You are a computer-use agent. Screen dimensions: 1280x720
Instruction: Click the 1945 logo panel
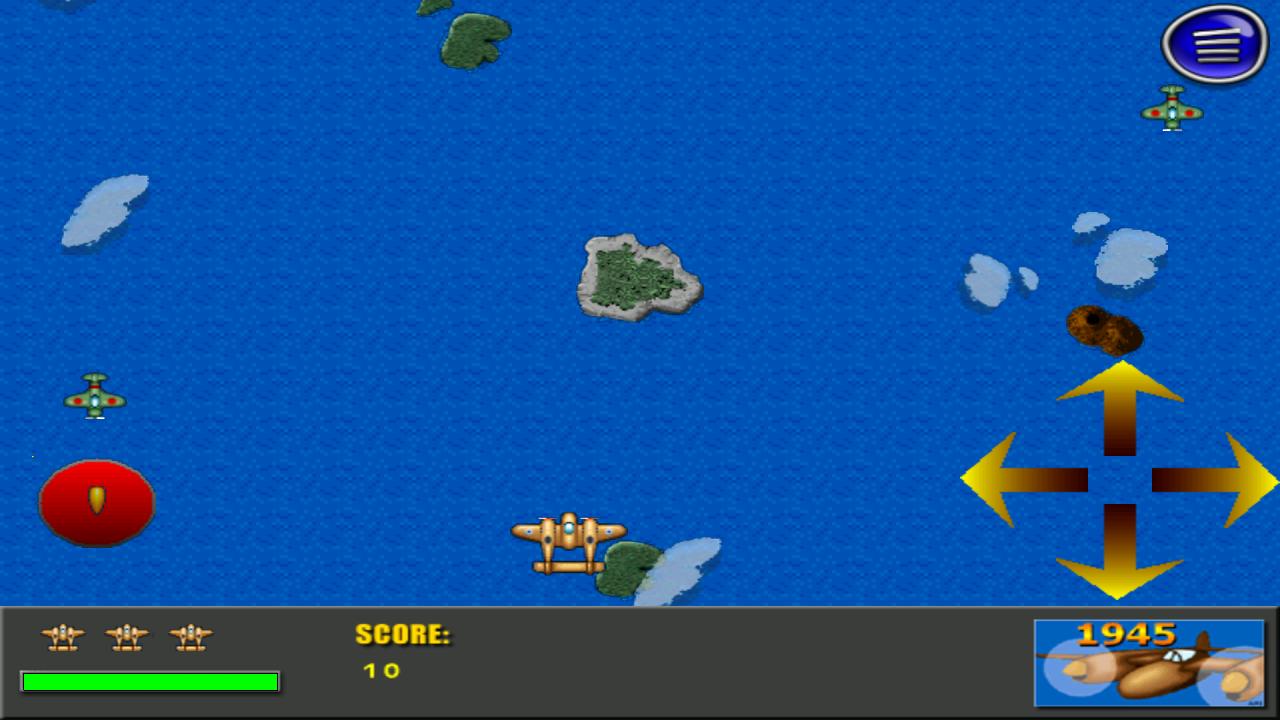(x=1148, y=662)
